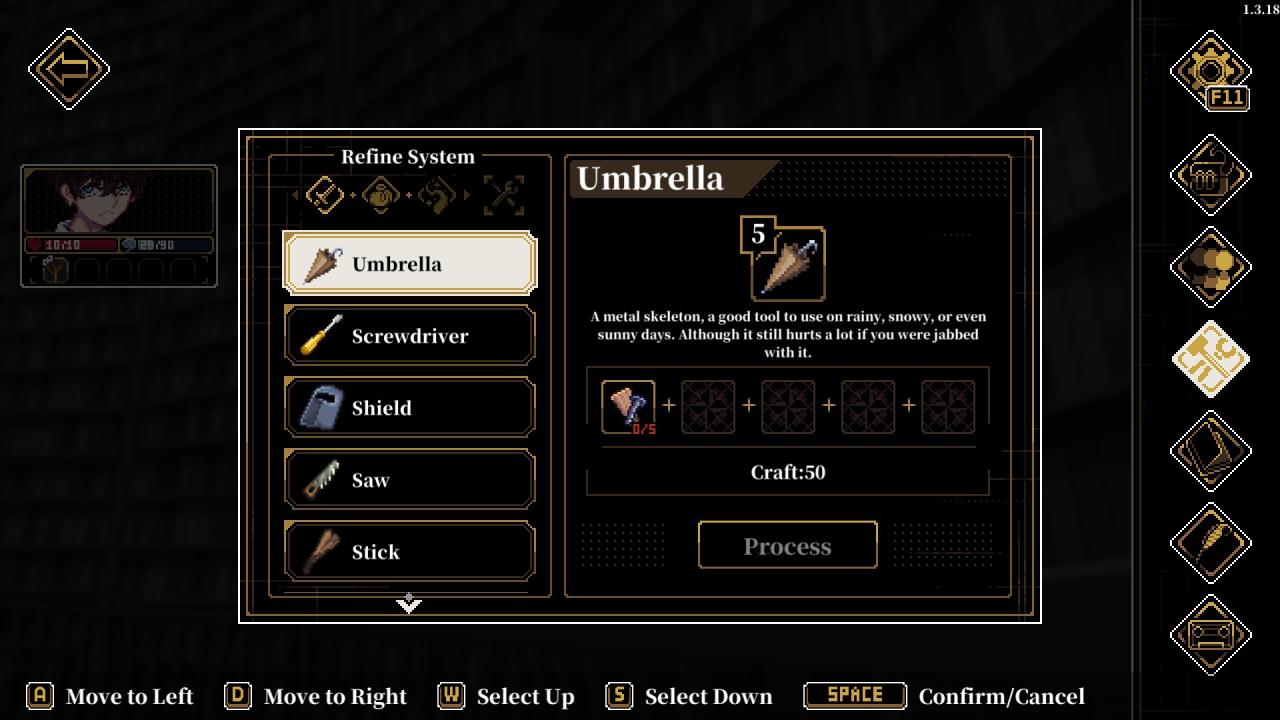Click the down arrow below the recipe list
This screenshot has height=720, width=1280.
click(x=409, y=603)
